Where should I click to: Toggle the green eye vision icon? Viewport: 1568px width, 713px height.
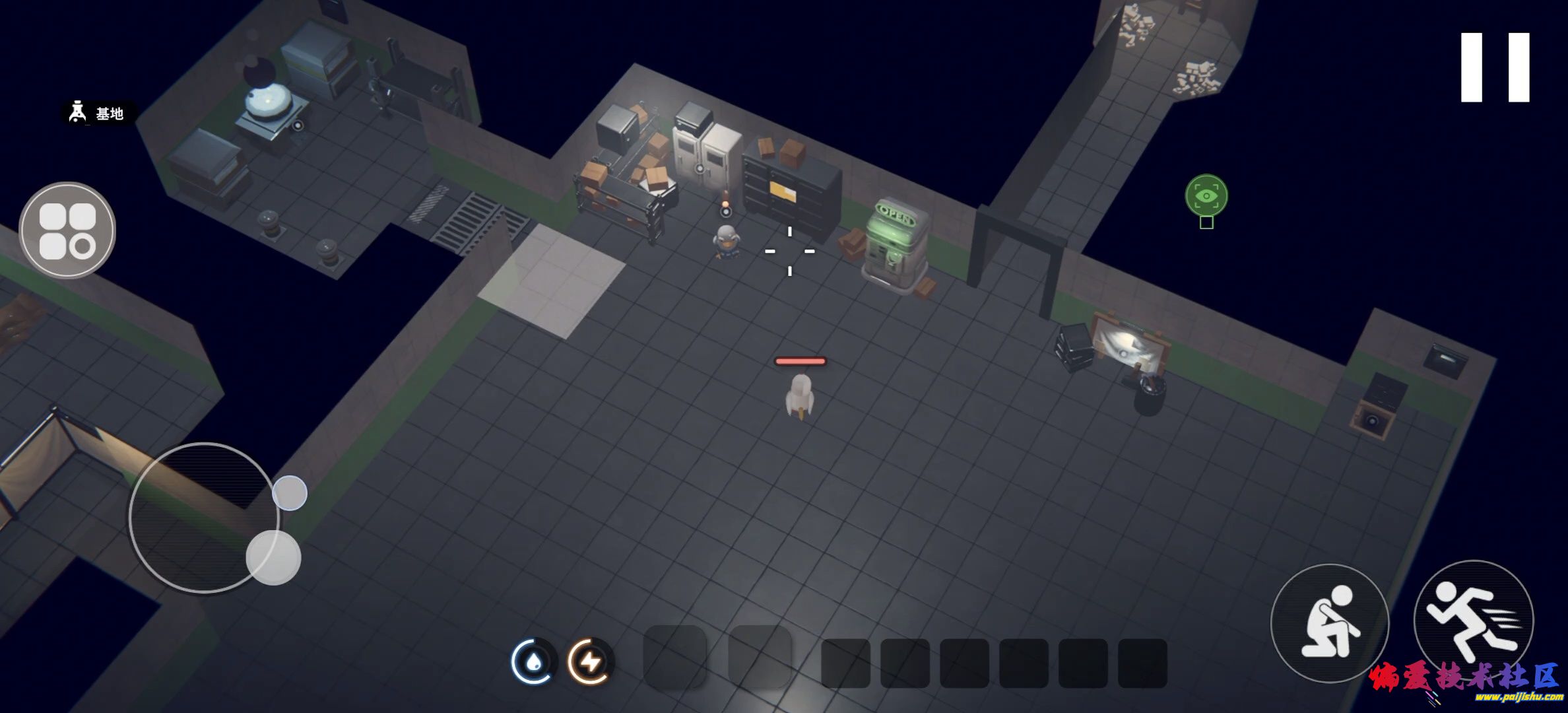(1206, 195)
